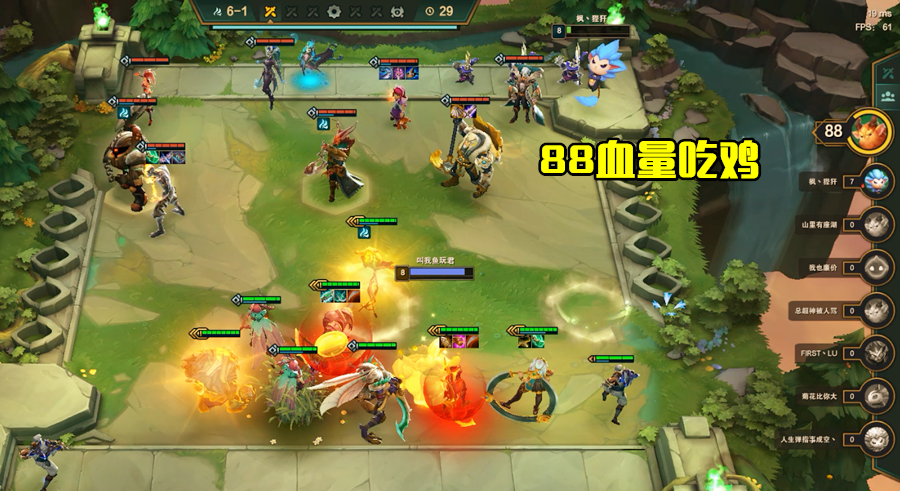Toggle the crossed-swords combat panel button

coord(887,73)
